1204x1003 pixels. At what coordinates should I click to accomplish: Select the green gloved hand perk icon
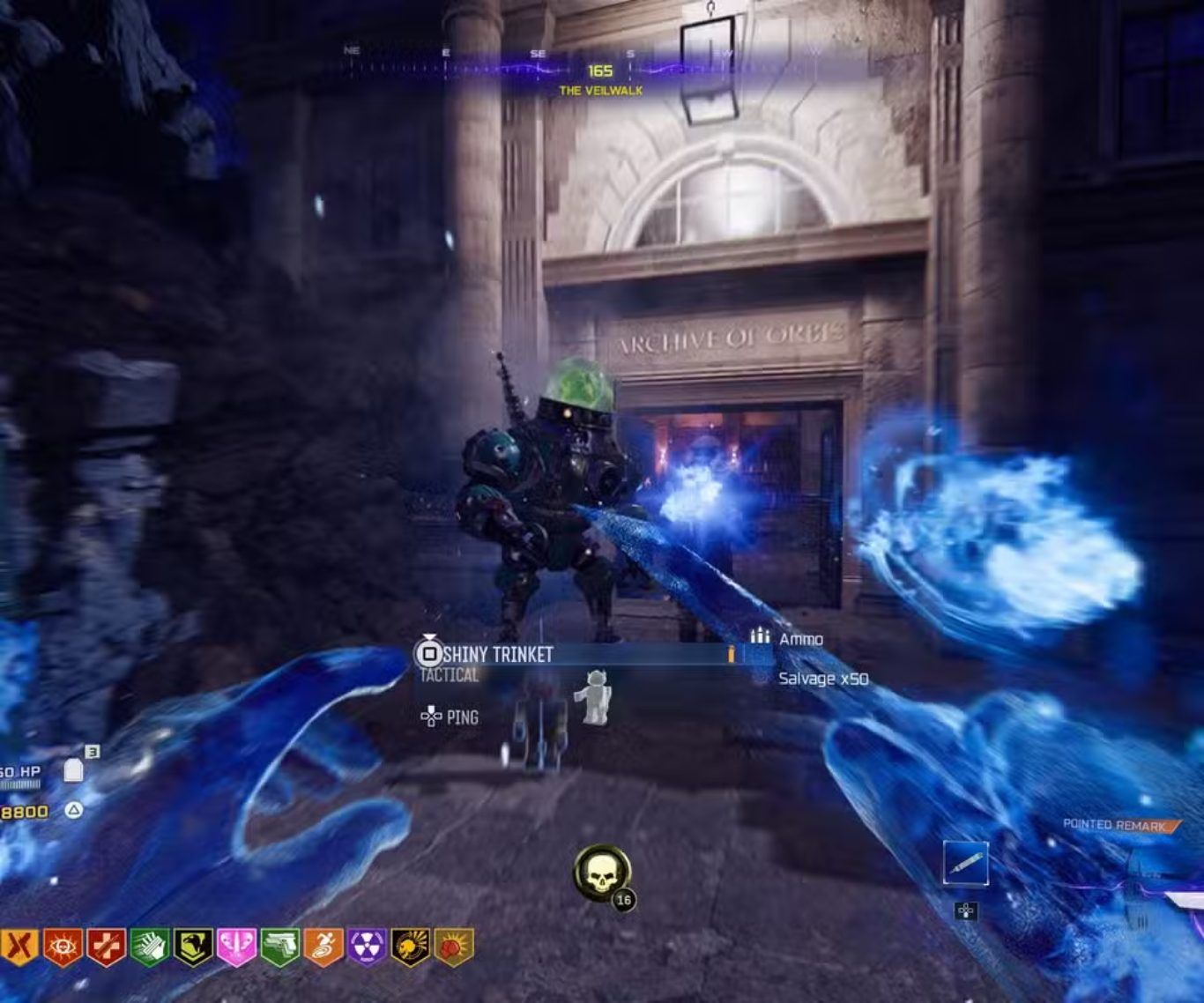(x=149, y=947)
